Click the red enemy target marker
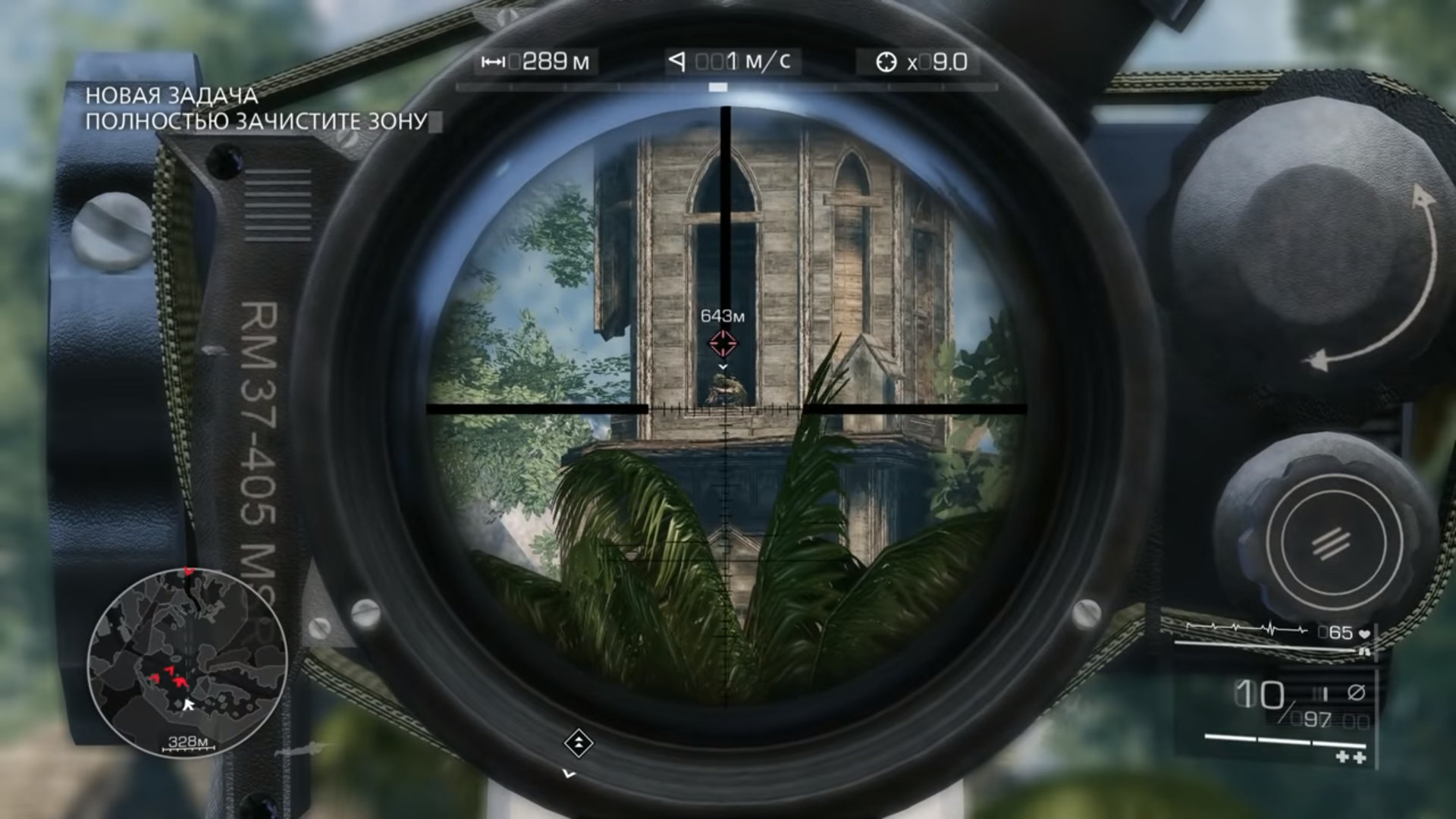The height and width of the screenshot is (819, 1456). 722,344
